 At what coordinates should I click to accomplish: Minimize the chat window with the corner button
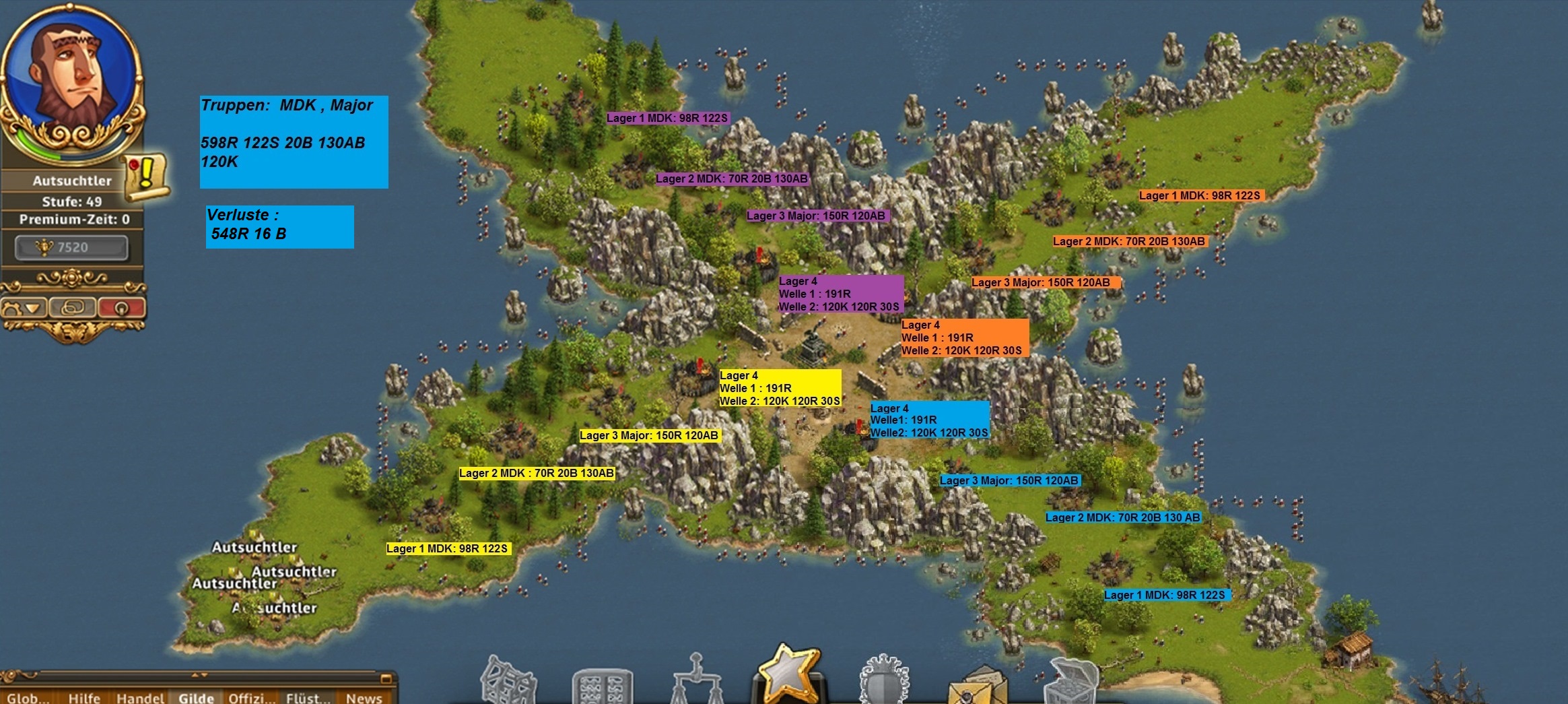click(386, 678)
